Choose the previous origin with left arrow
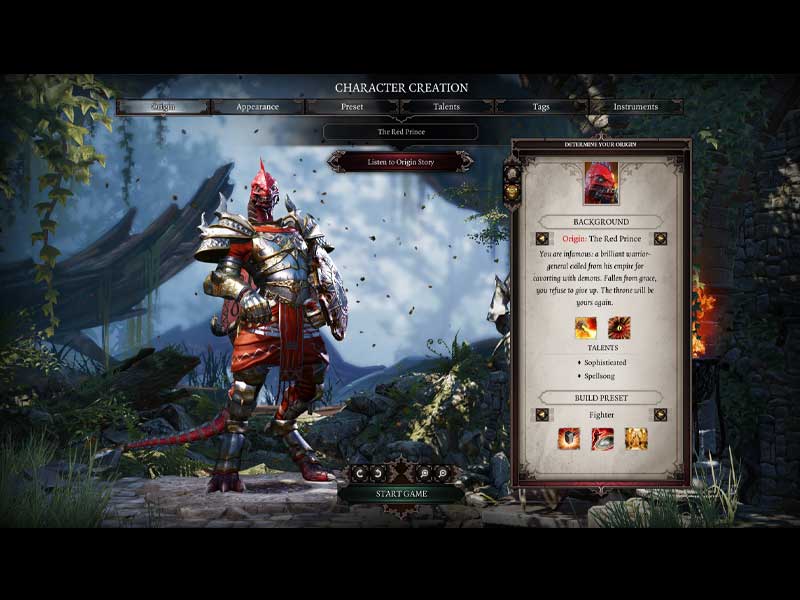This screenshot has width=800, height=600. pos(542,239)
